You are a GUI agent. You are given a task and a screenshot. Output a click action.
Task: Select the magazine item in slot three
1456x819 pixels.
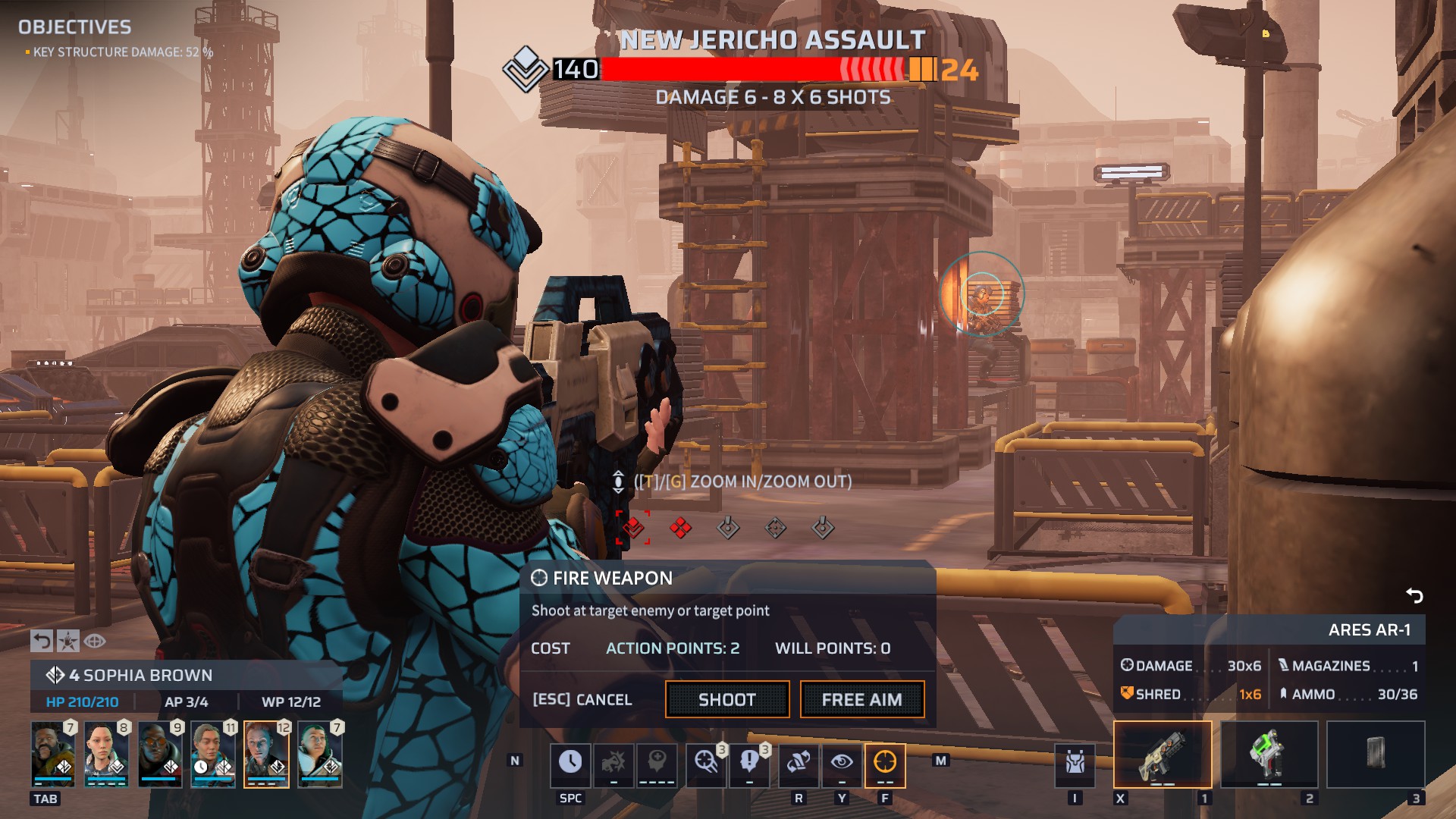tap(1375, 755)
